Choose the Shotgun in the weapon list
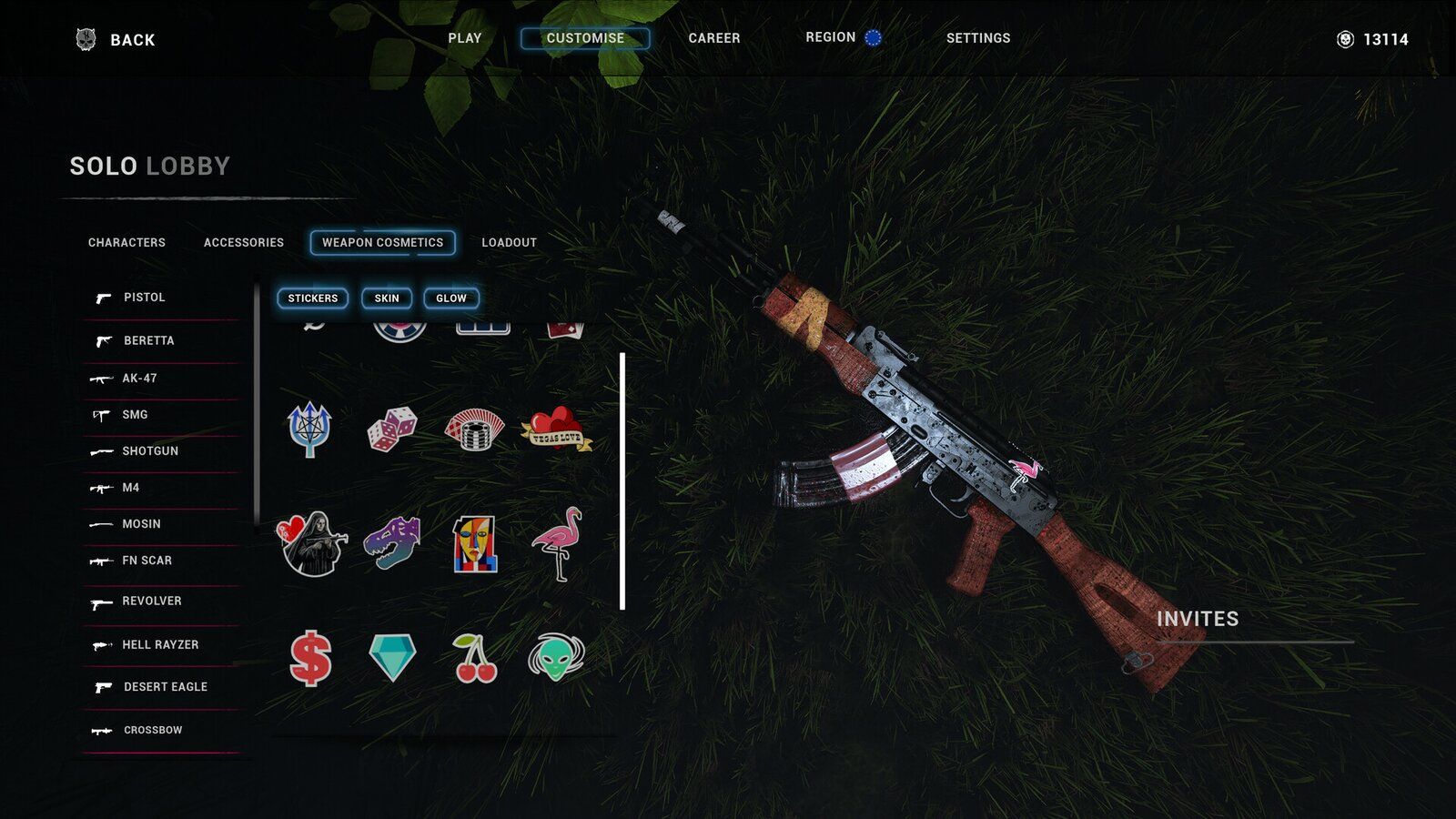 tap(149, 451)
